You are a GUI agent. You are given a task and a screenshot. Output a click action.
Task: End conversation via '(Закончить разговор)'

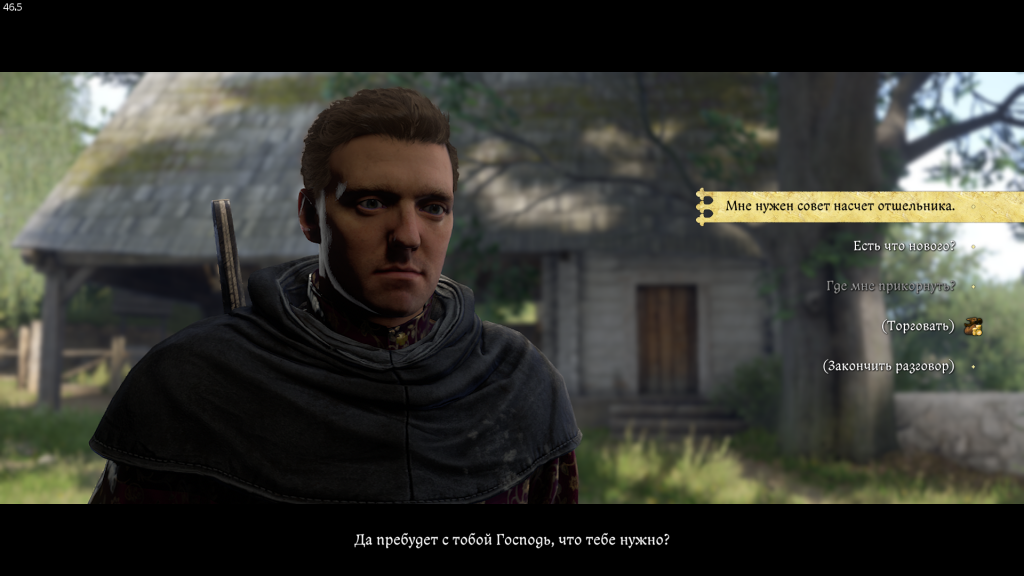point(888,366)
